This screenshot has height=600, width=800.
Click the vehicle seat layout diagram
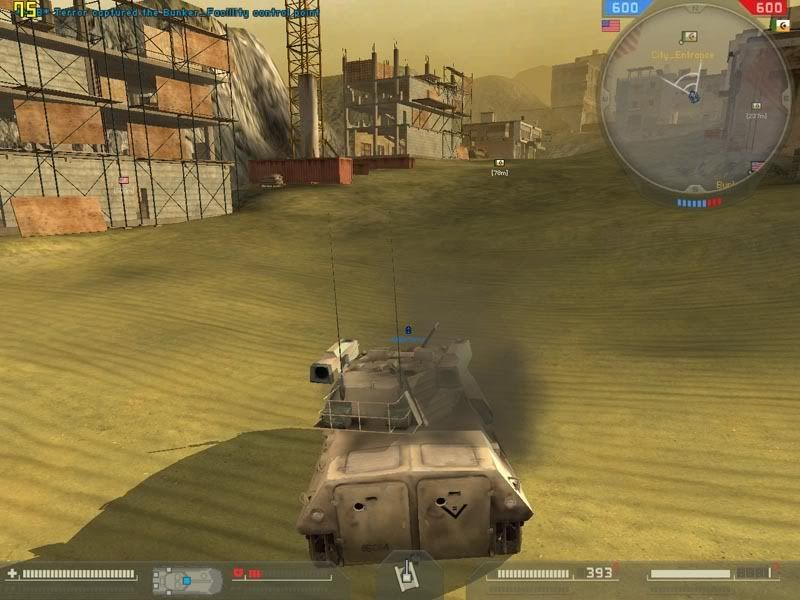[187, 579]
